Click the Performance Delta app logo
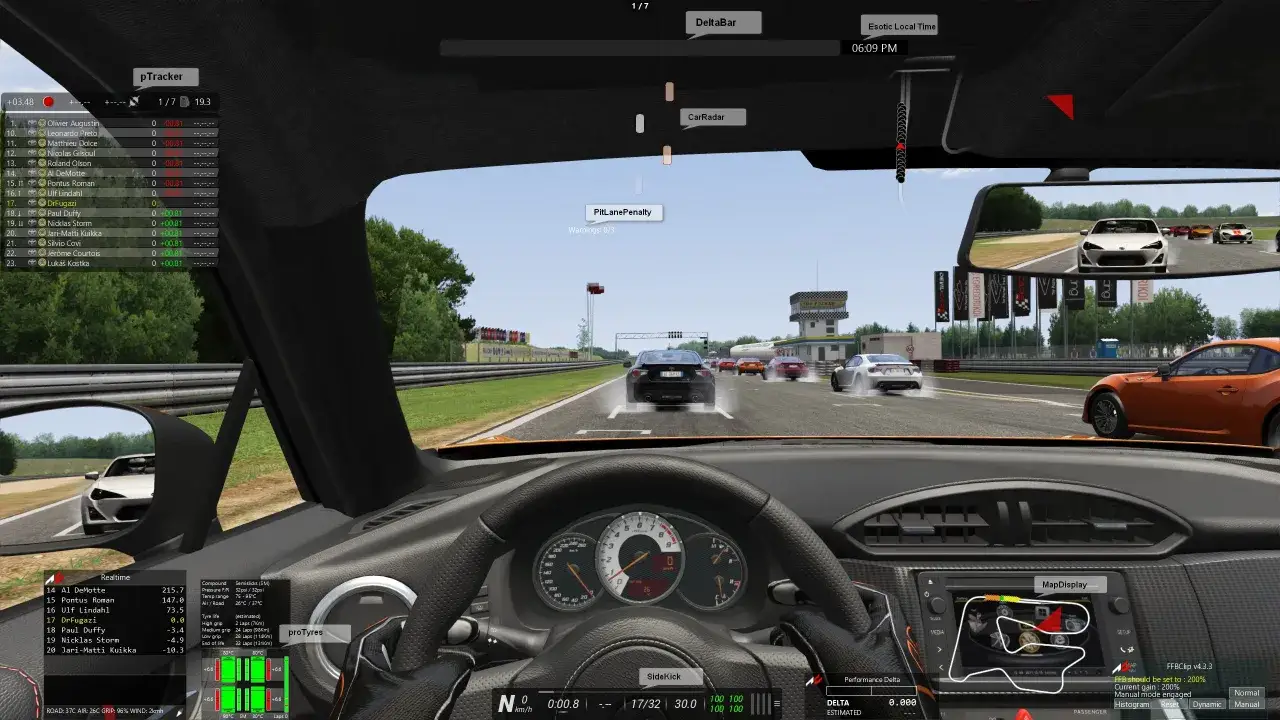Image resolution: width=1280 pixels, height=720 pixels. (814, 679)
